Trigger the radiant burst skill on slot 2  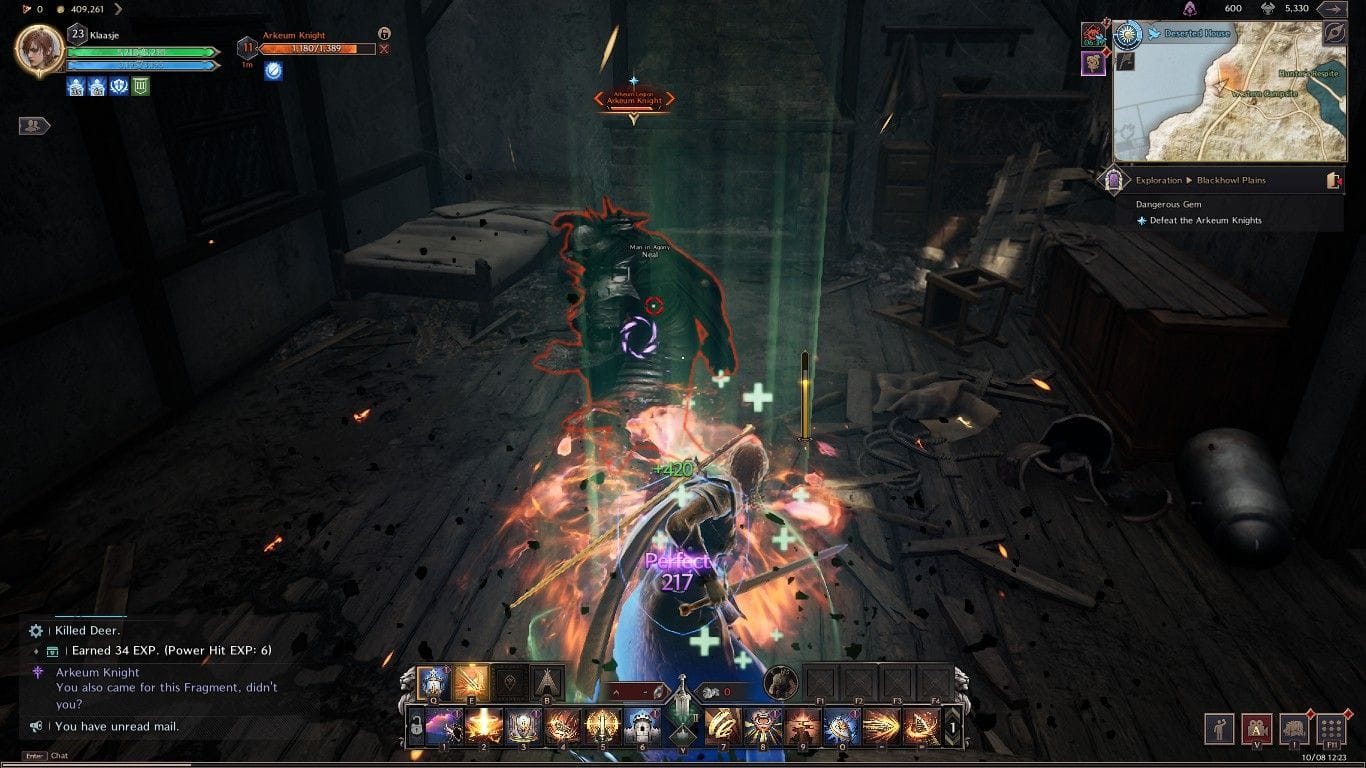pos(482,726)
